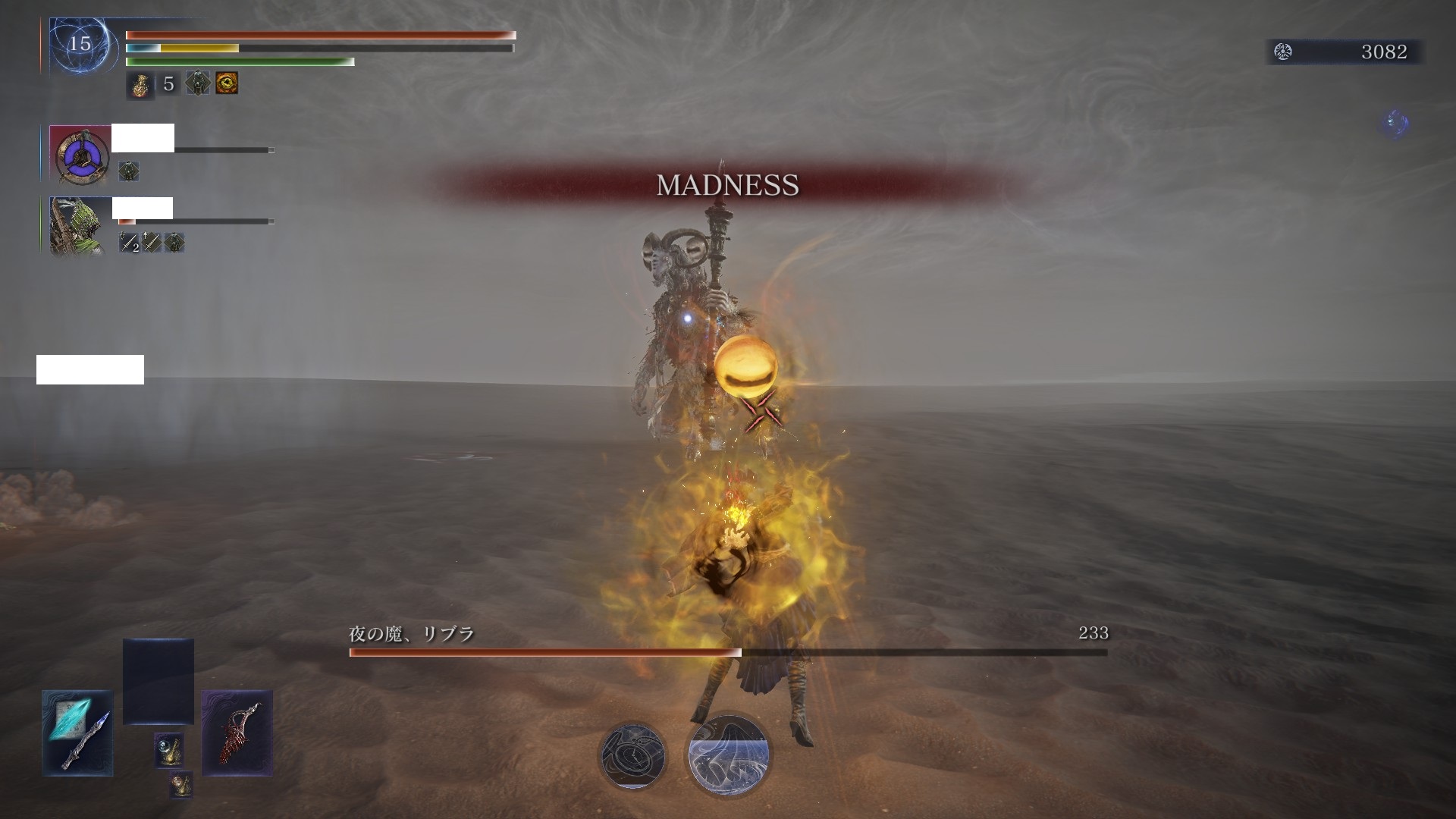Click the sword buff icon marked 2

coord(130,243)
